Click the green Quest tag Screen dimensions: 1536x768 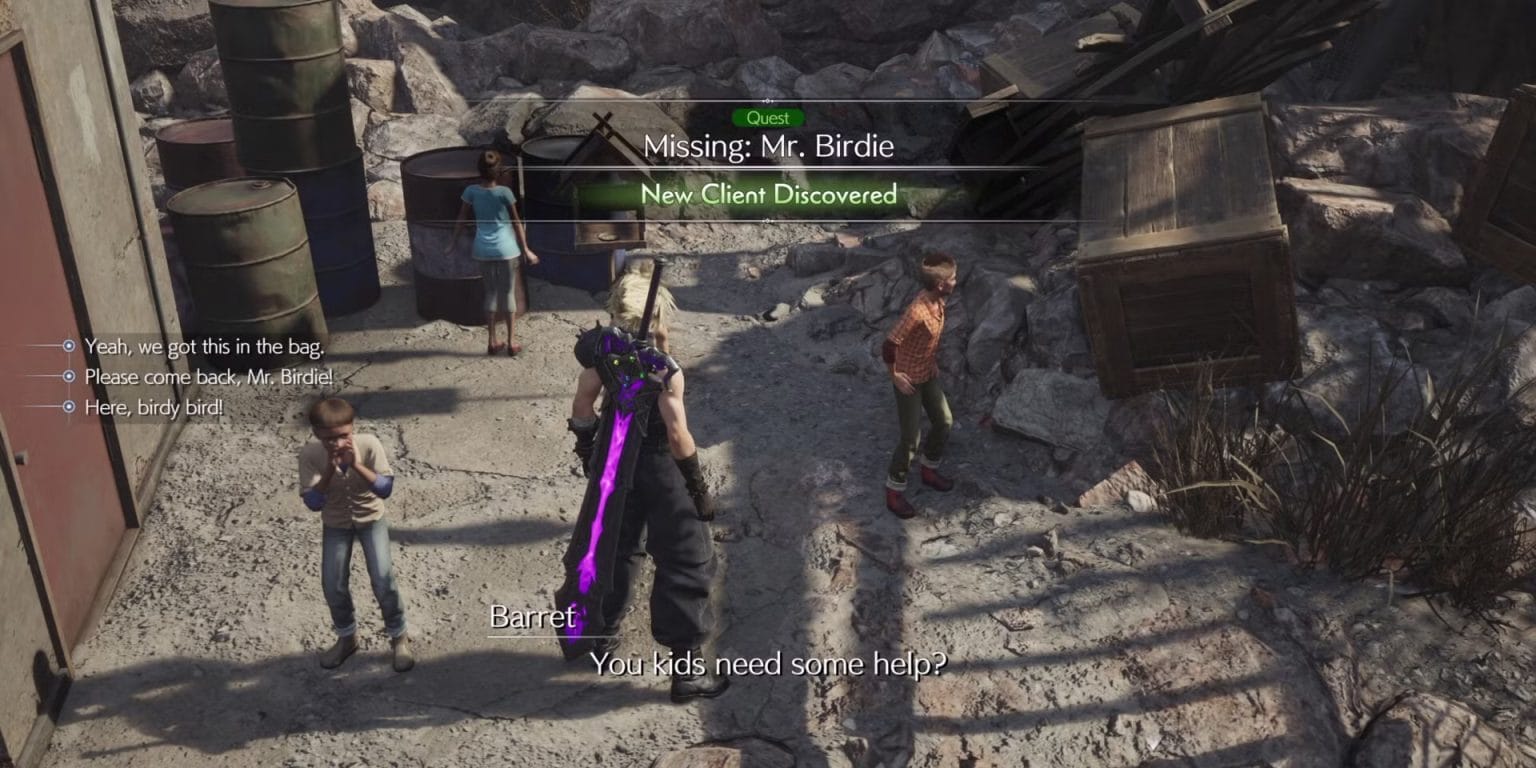pyautogui.click(x=768, y=117)
